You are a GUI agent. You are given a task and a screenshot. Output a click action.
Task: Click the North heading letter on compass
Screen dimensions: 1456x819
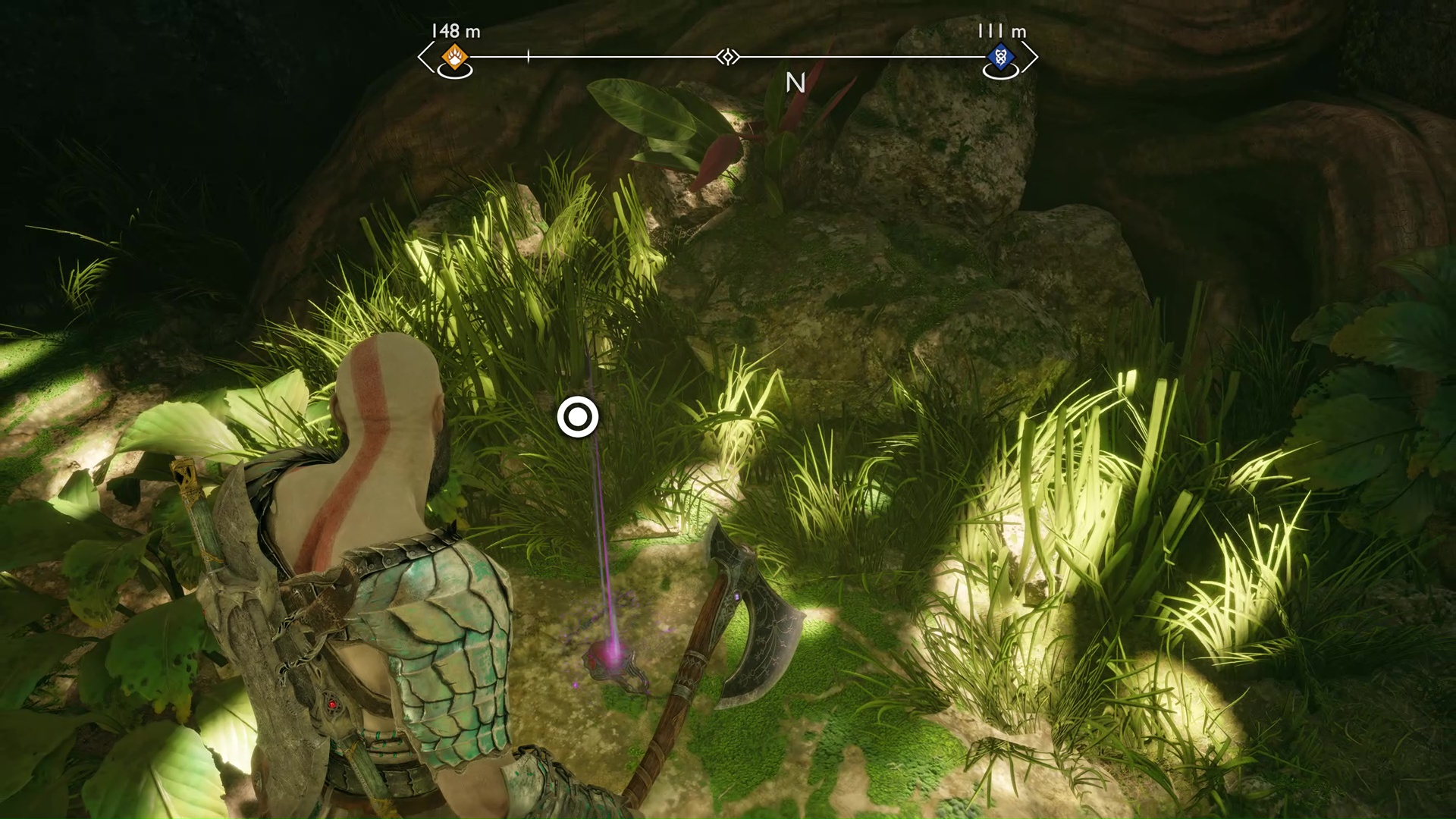tap(795, 83)
